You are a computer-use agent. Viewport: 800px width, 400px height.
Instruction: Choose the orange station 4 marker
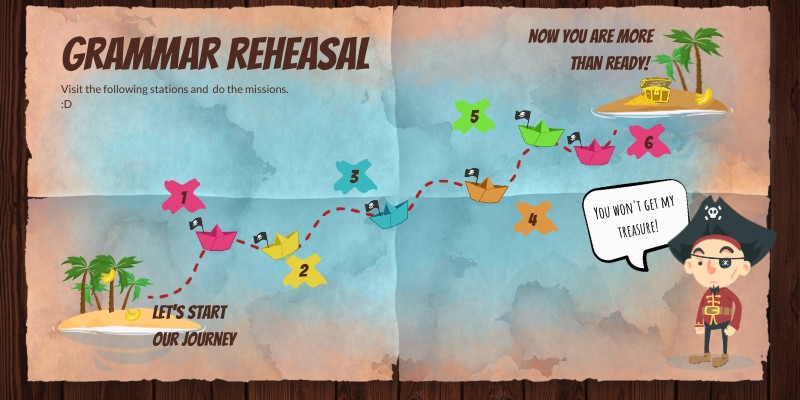[533, 219]
